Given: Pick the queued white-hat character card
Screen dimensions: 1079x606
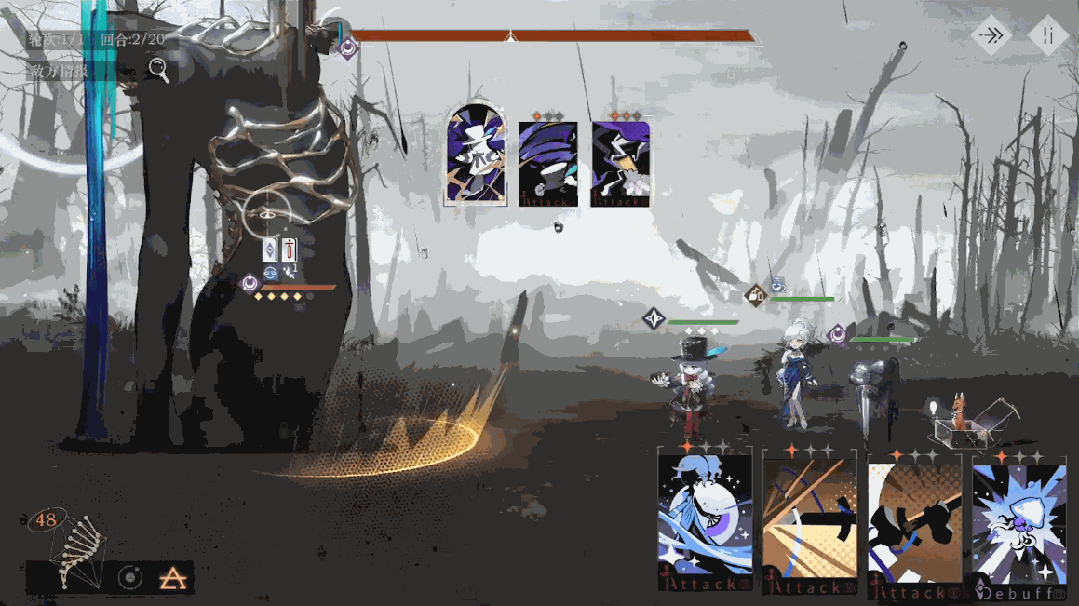Looking at the screenshot, I should pos(475,155).
